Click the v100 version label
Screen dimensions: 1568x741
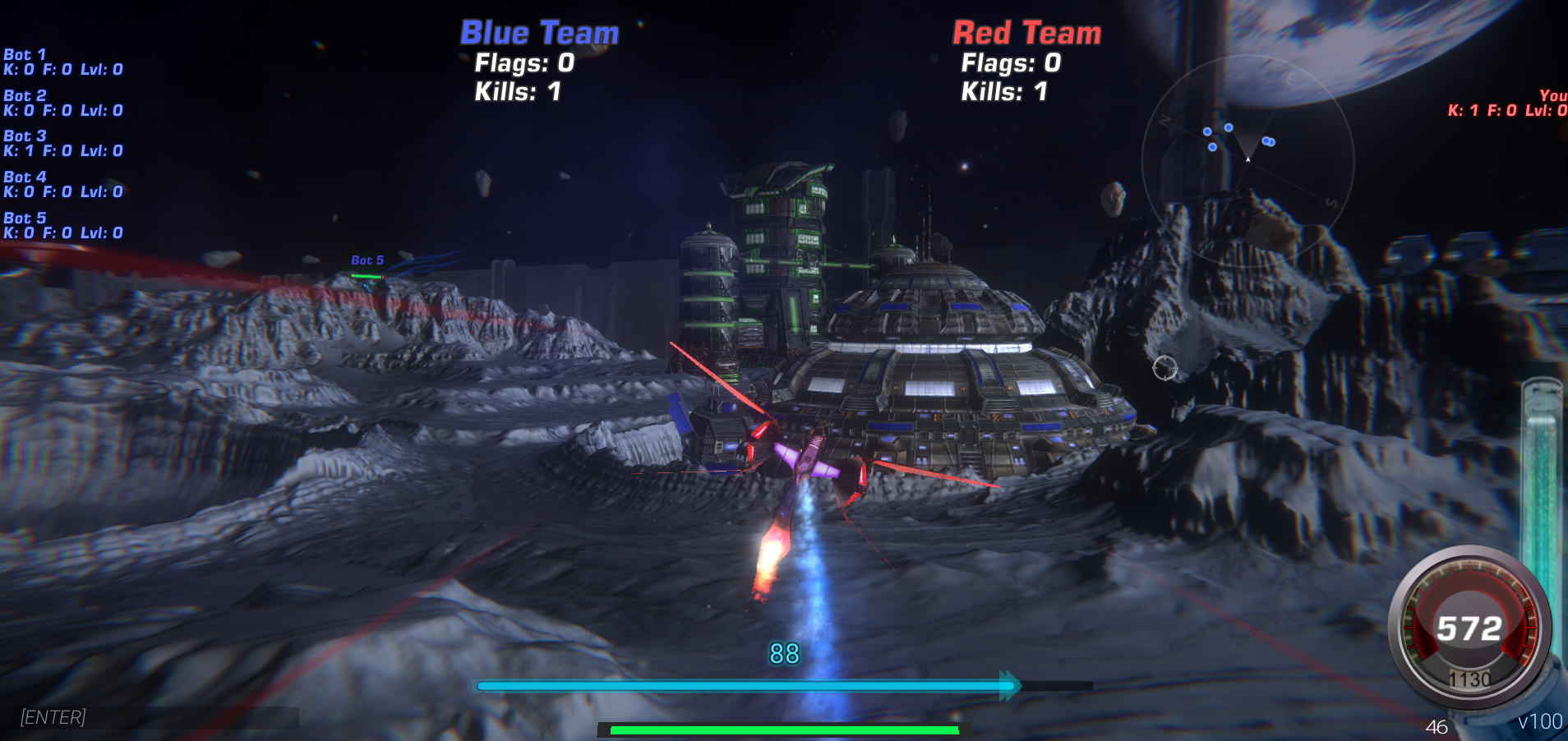pos(1541,720)
